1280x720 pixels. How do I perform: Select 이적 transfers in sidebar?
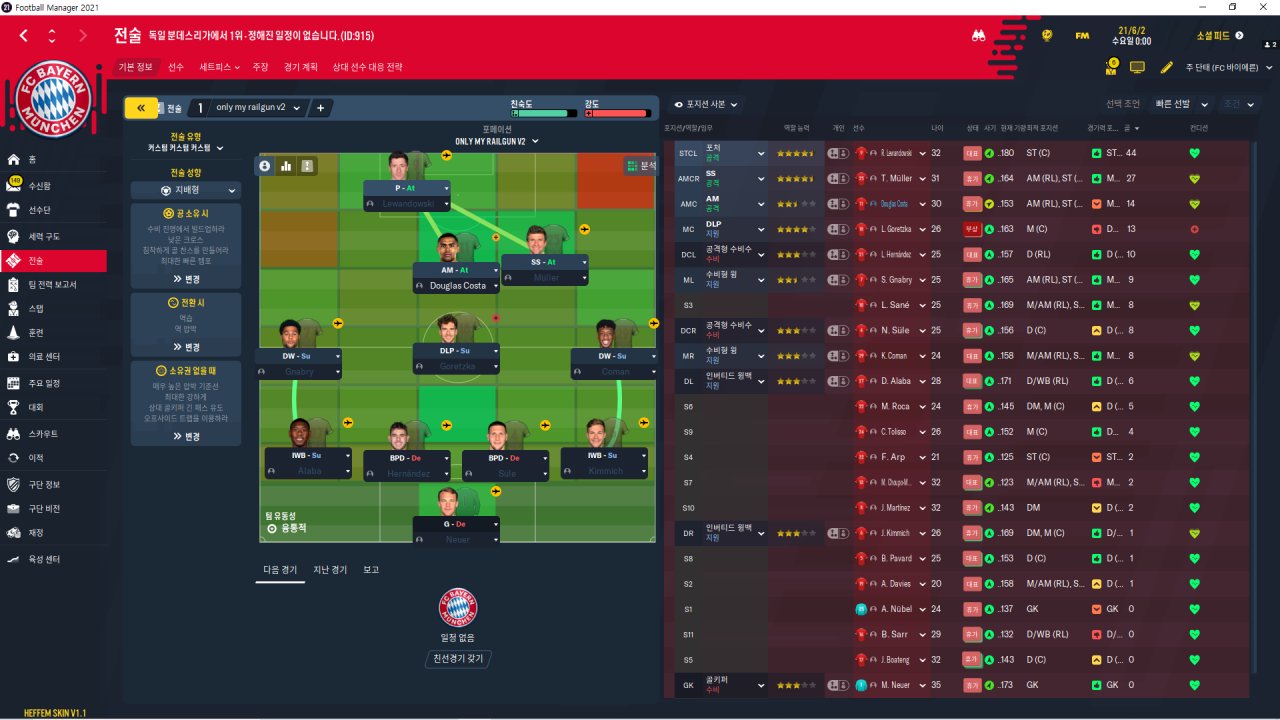coord(35,458)
